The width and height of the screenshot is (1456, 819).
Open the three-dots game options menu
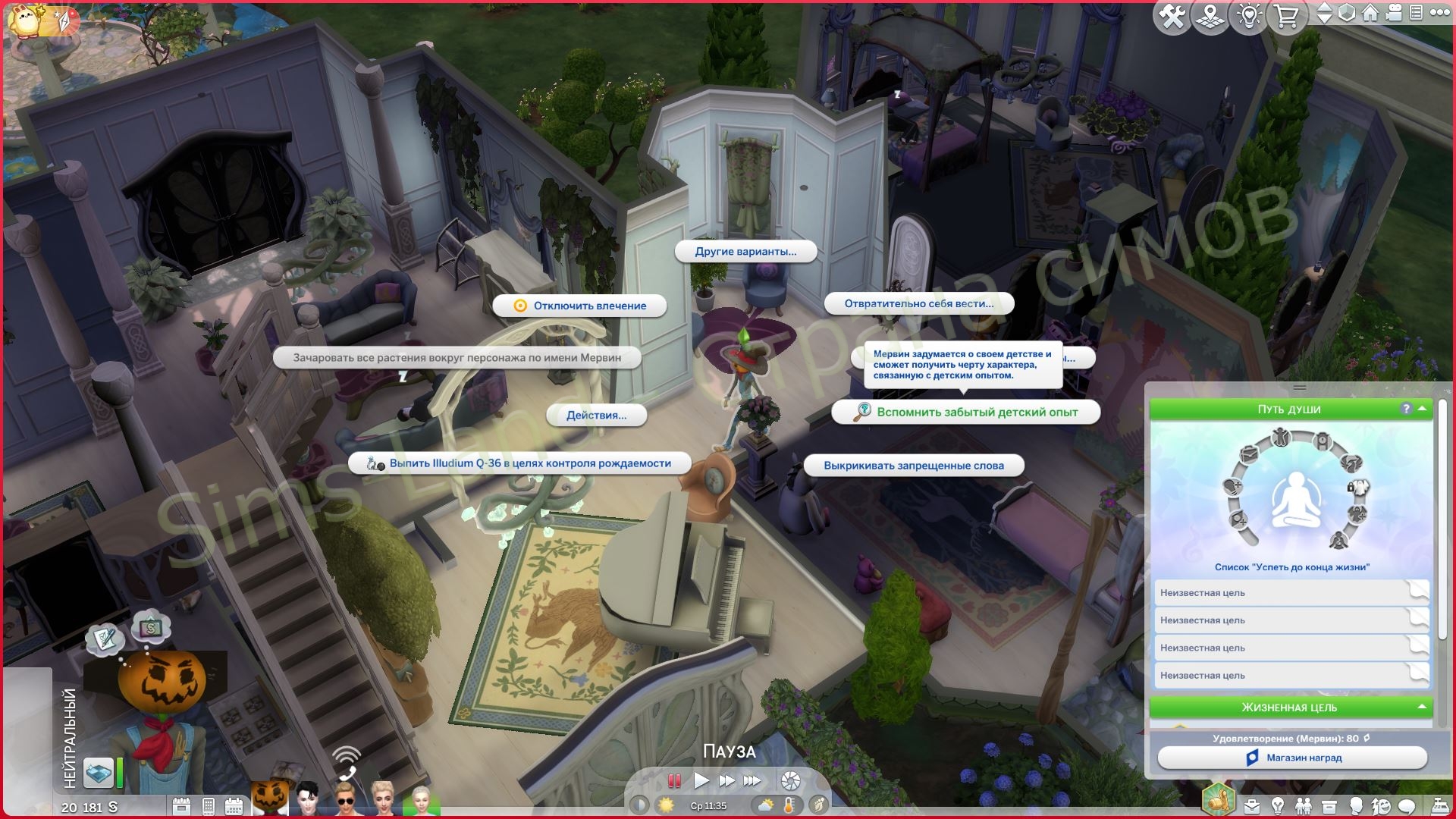click(1439, 12)
